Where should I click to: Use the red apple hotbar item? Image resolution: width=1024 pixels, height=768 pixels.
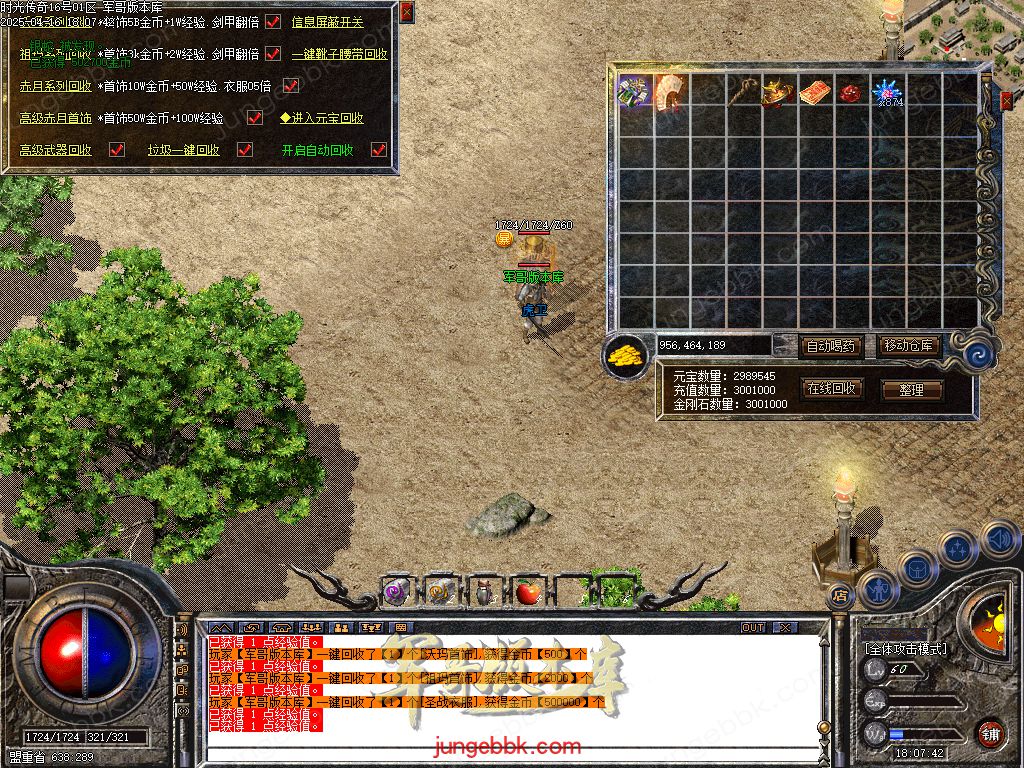527,592
